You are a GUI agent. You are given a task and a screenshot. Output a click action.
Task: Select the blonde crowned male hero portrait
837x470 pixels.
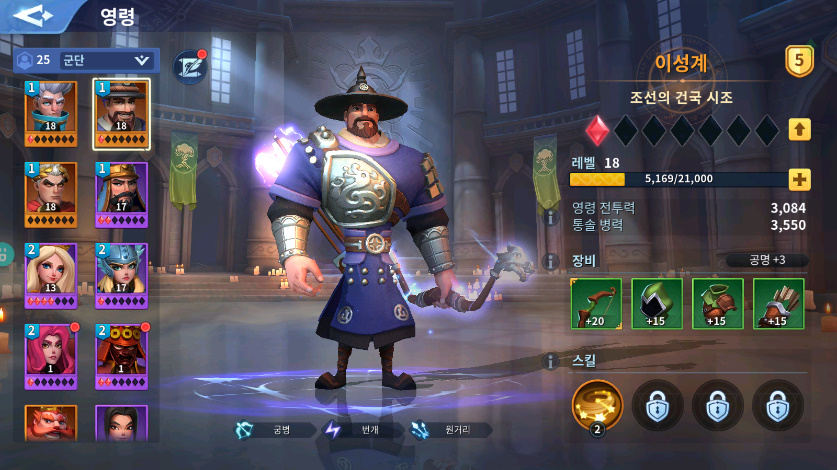[51, 194]
